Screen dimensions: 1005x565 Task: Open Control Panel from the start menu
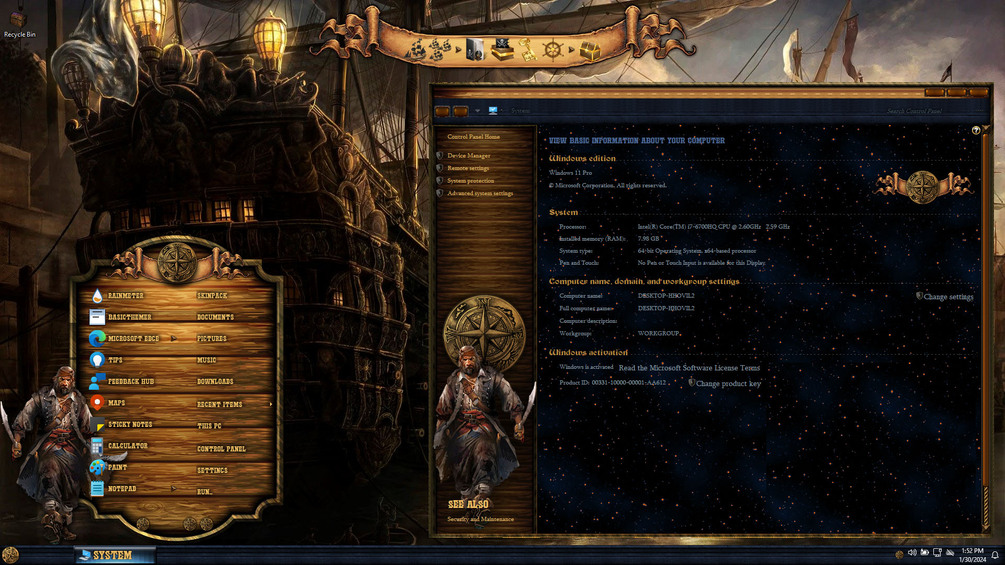pos(221,449)
